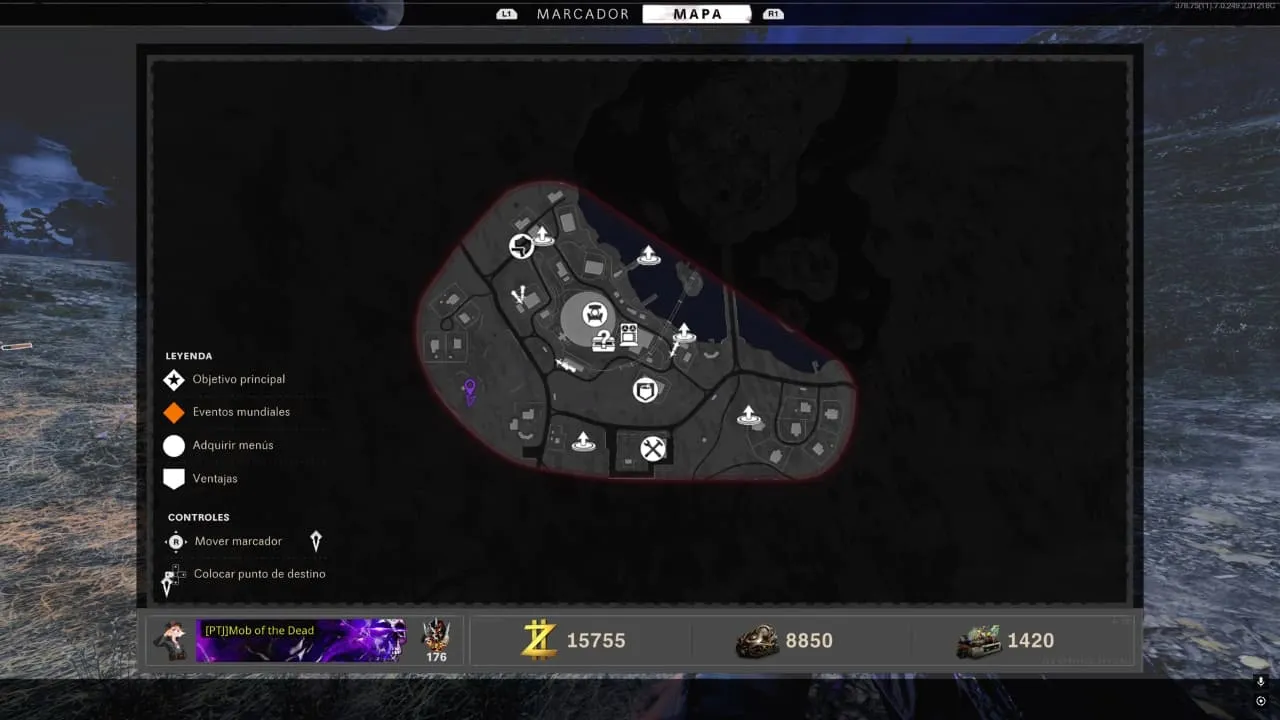Click the Ventajas legend entry
The image size is (1280, 720).
click(x=214, y=479)
